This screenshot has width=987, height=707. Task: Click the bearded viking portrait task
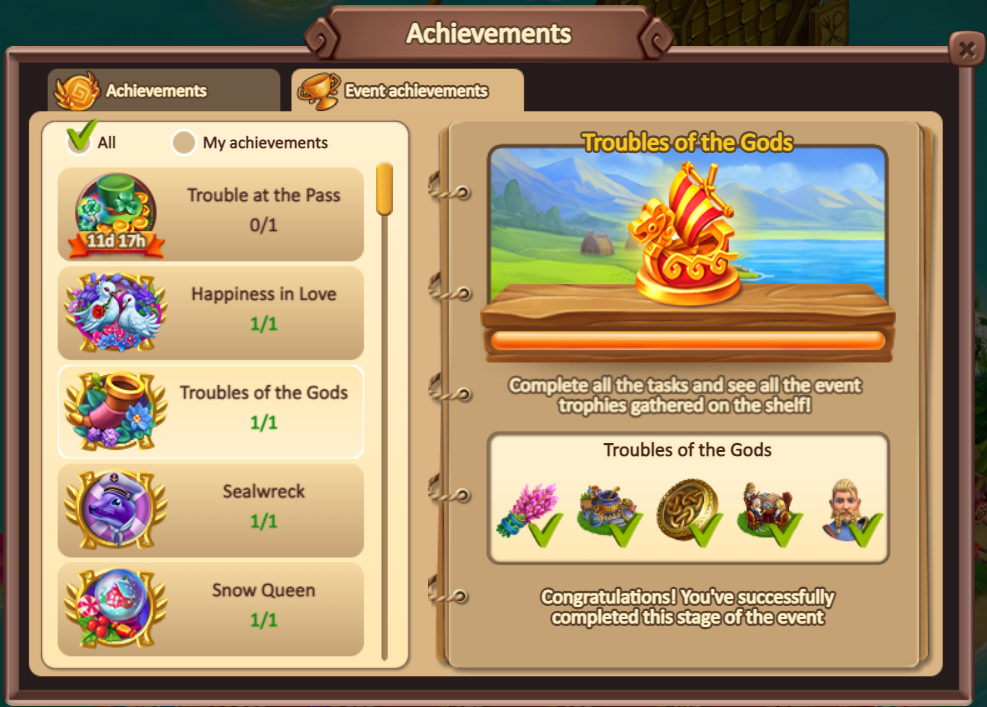pos(849,508)
